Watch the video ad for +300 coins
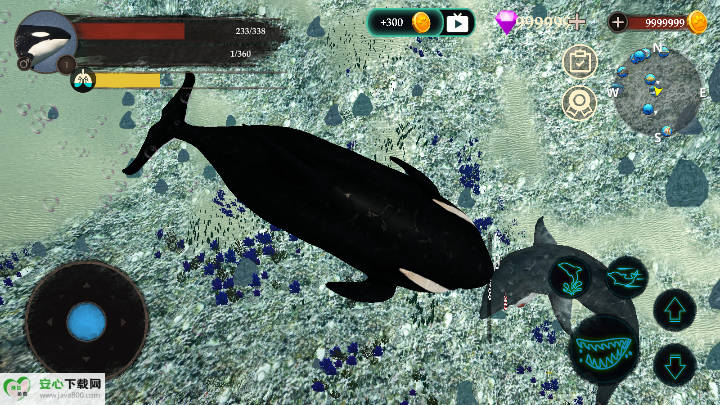 click(459, 22)
